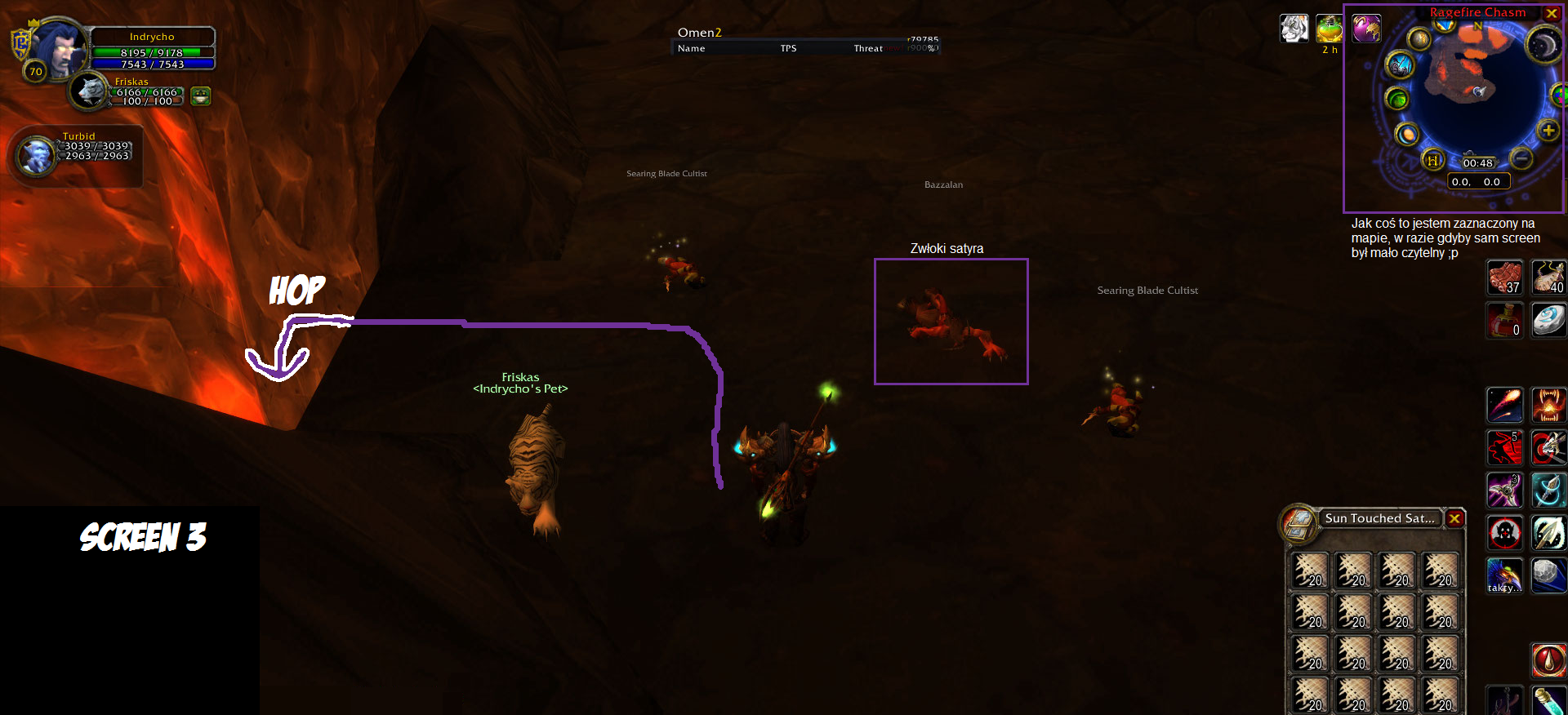This screenshot has height=715, width=1568.
Task: Click Friskas the pet's portrait
Action: (87, 91)
